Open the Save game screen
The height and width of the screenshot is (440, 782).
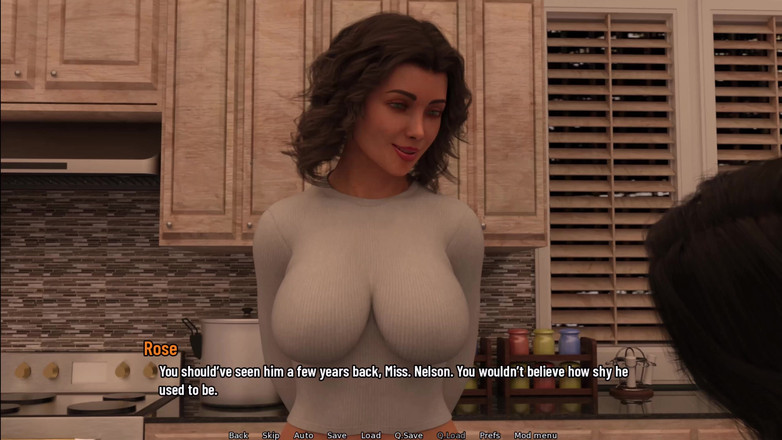click(337, 435)
